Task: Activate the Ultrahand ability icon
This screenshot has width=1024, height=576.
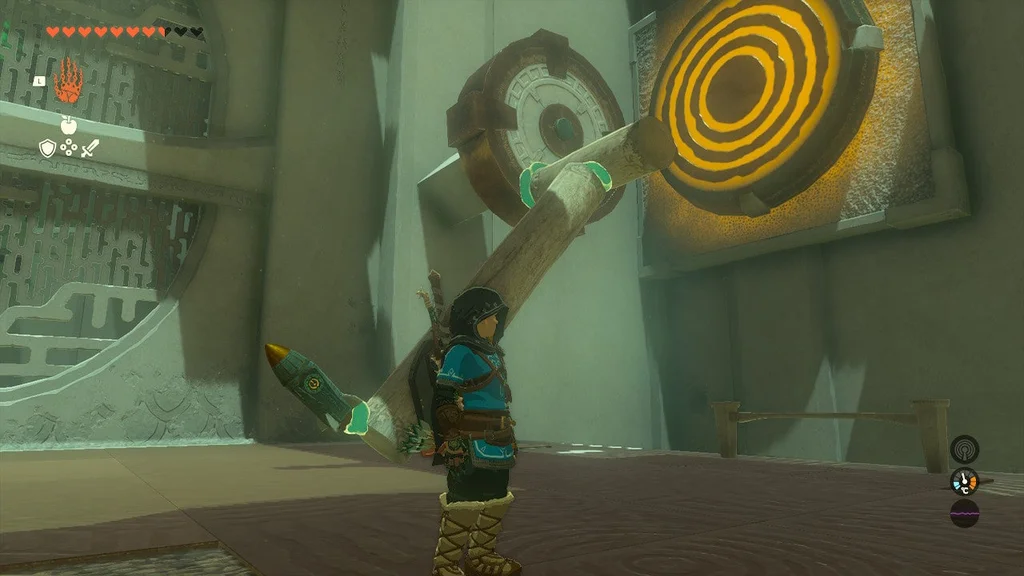Action: [x=68, y=82]
